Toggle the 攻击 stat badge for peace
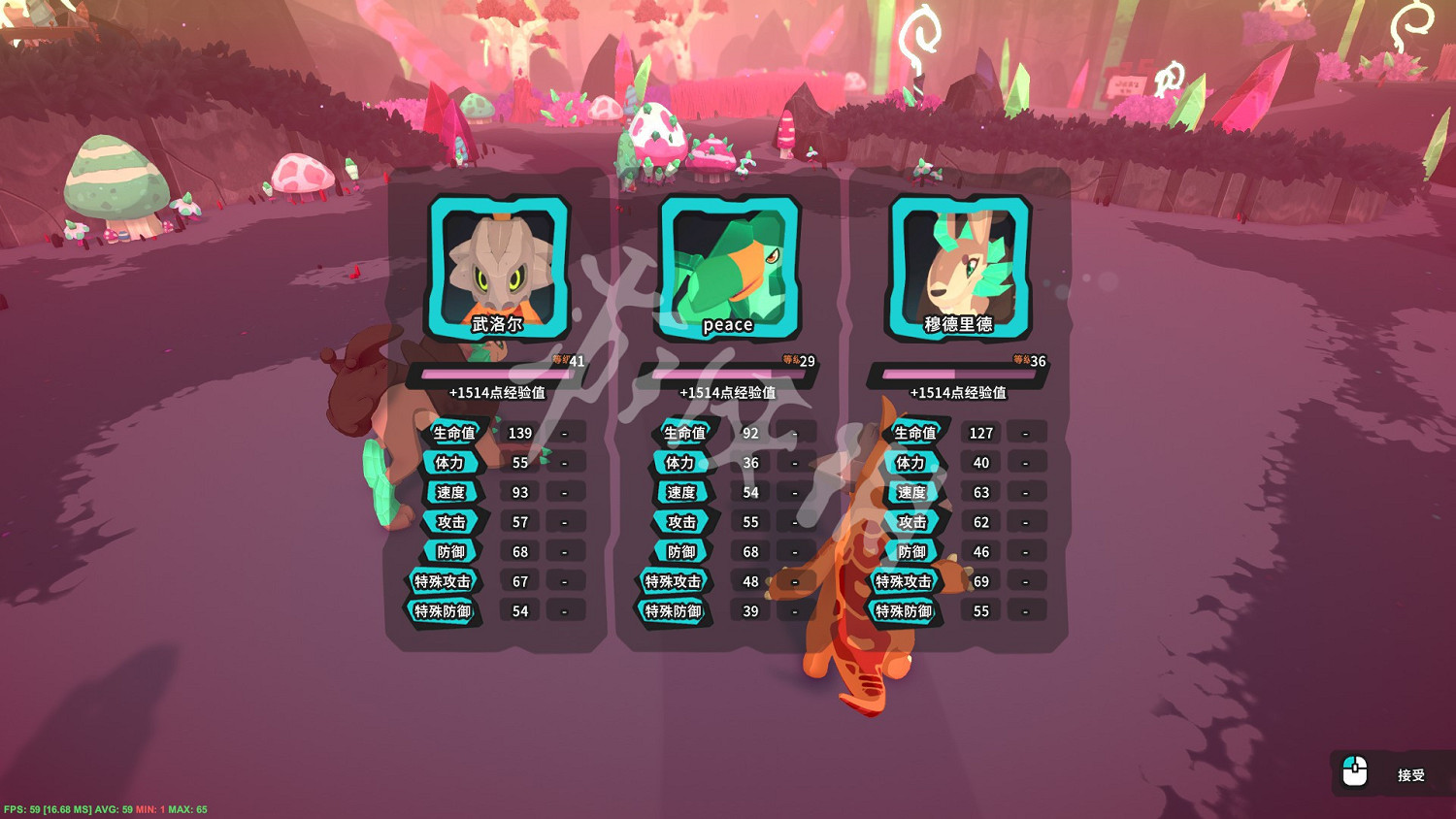This screenshot has height=819, width=1456. 682,522
